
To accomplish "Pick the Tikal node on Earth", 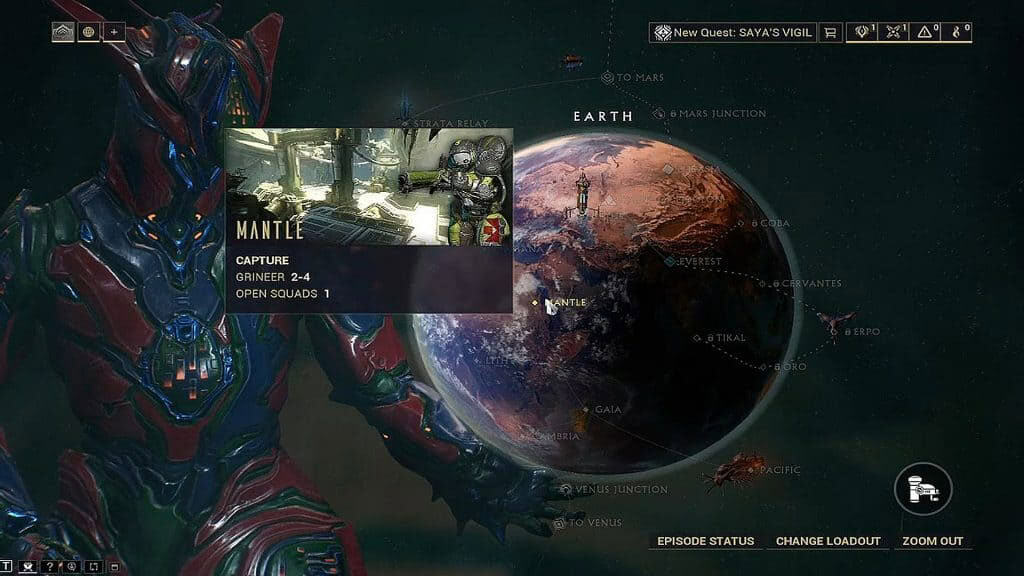I will click(698, 338).
